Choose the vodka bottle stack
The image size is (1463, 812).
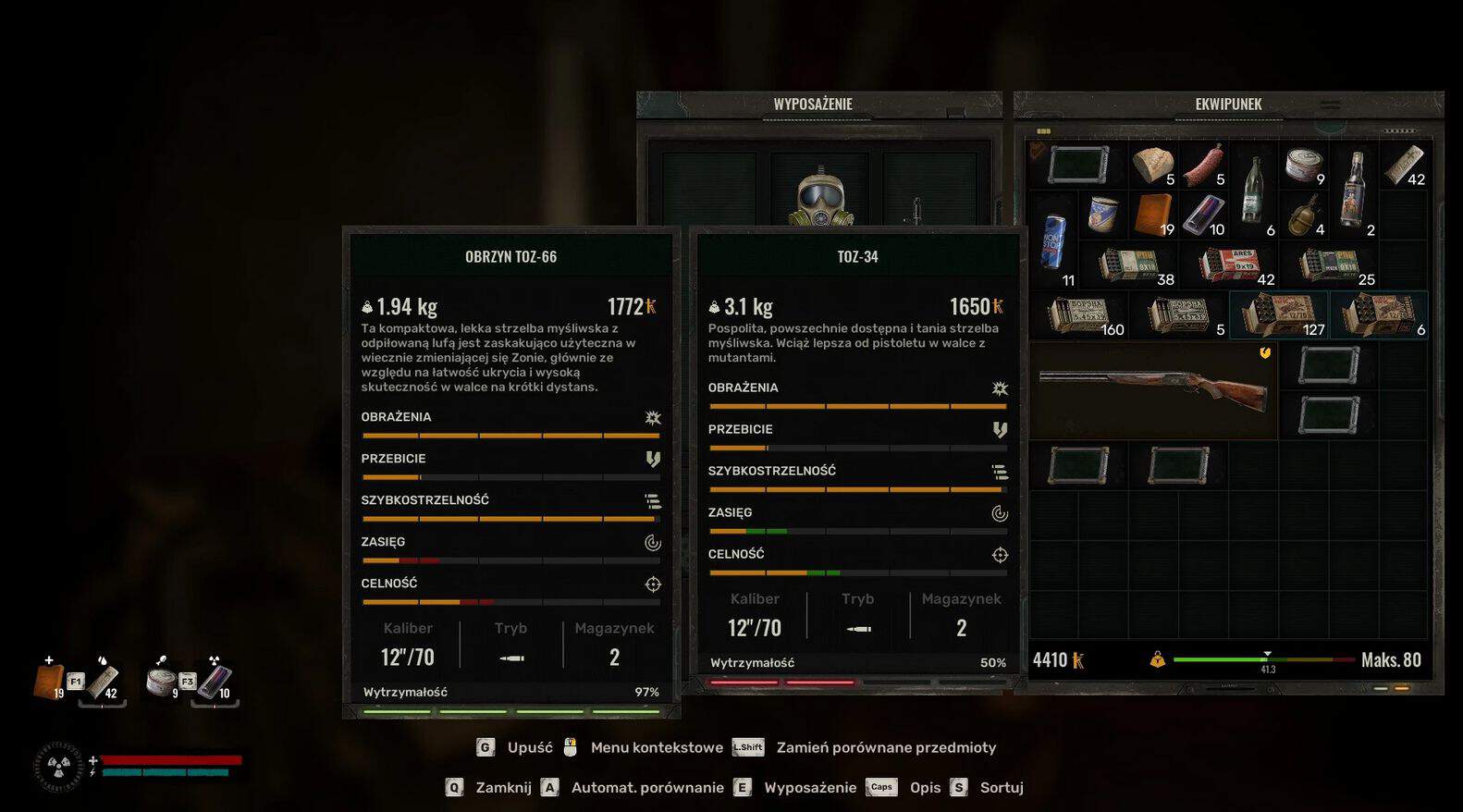[1354, 190]
